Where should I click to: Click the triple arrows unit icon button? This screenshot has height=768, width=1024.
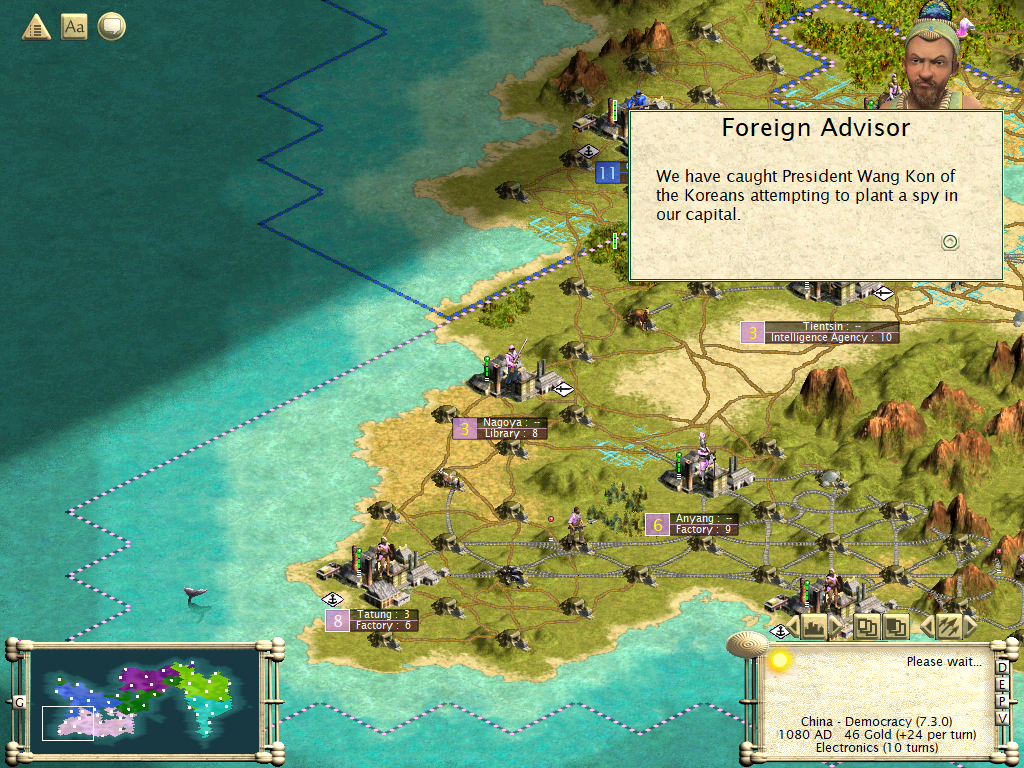(947, 627)
